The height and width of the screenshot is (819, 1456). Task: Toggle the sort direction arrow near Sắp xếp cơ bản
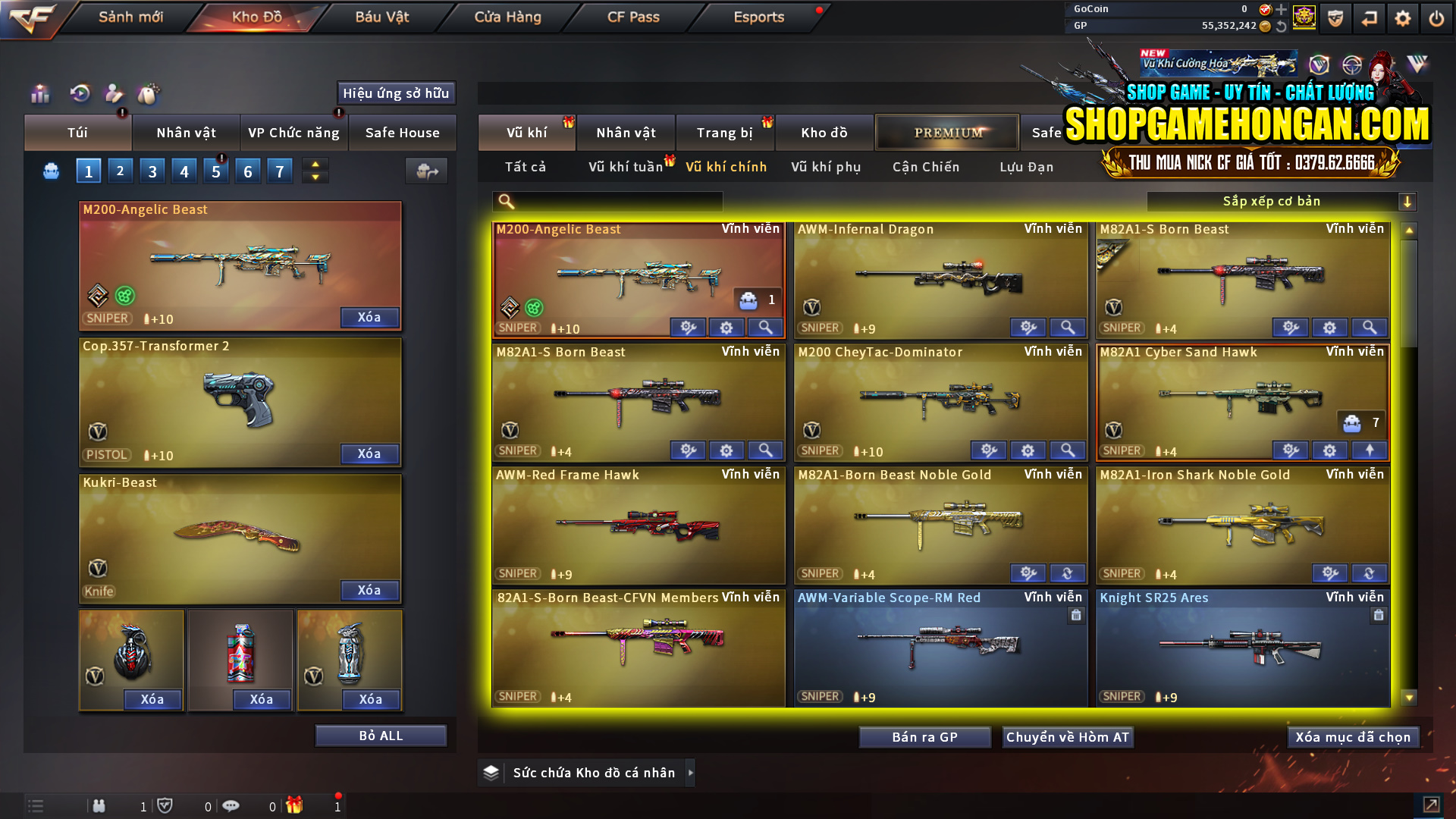coord(1408,202)
